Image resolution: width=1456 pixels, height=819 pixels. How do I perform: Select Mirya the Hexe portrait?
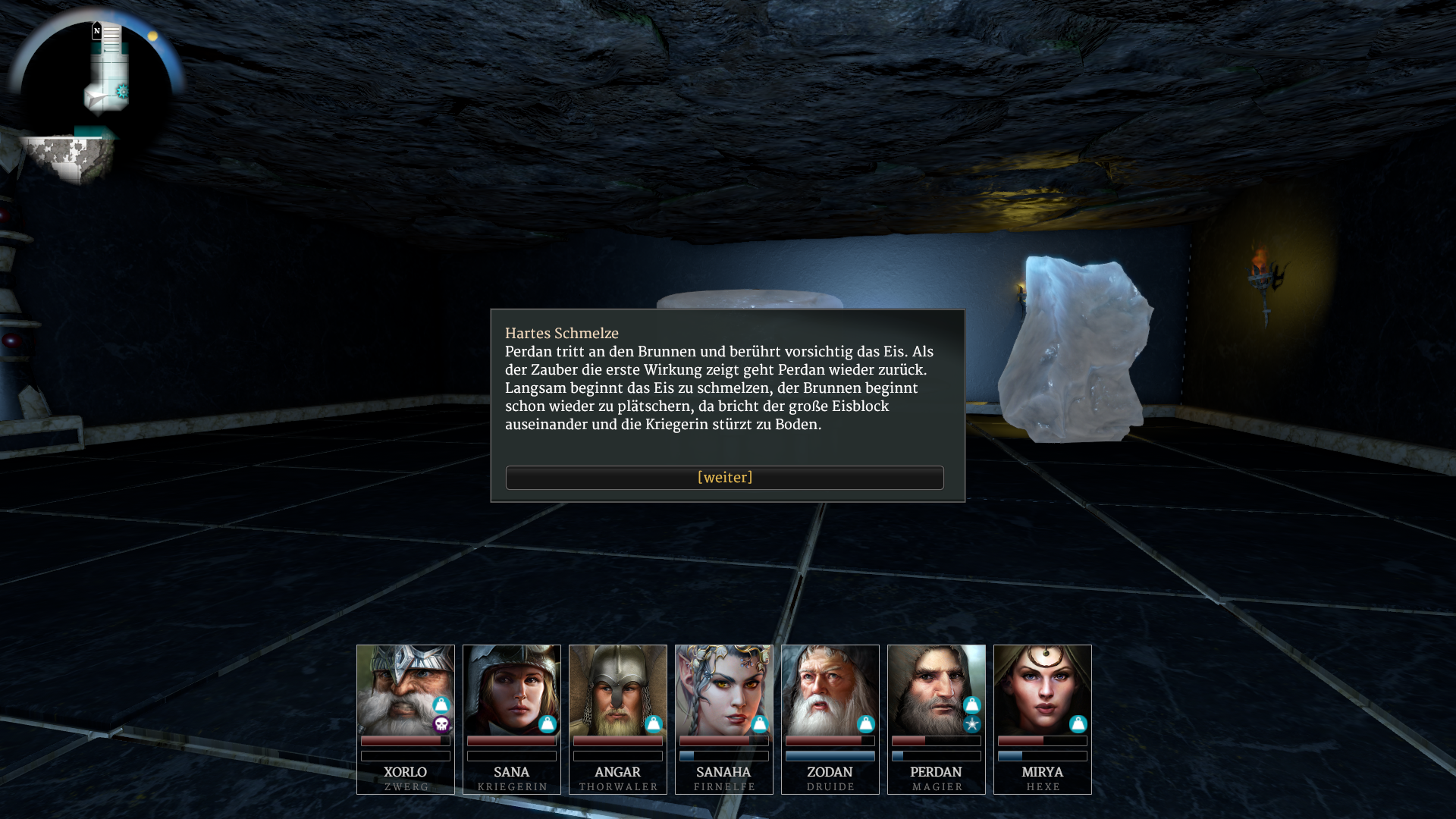tap(1042, 689)
